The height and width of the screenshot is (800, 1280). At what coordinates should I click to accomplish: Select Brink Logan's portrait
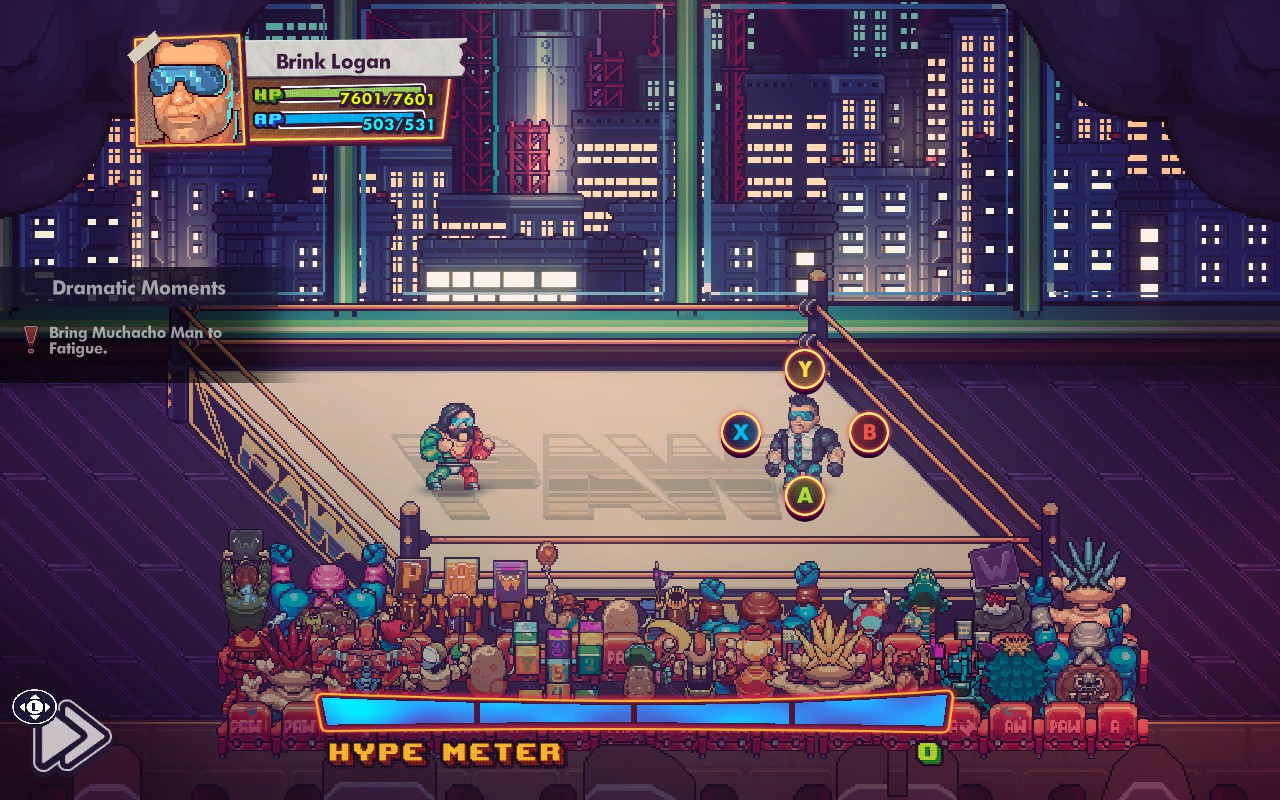point(189,91)
